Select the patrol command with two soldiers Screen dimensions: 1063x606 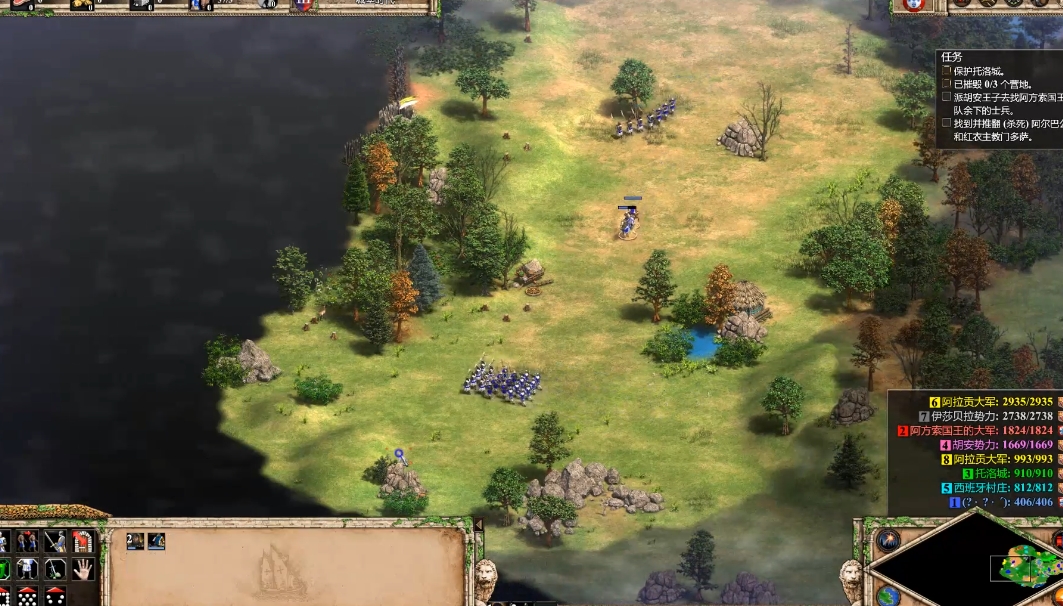[x=27, y=542]
